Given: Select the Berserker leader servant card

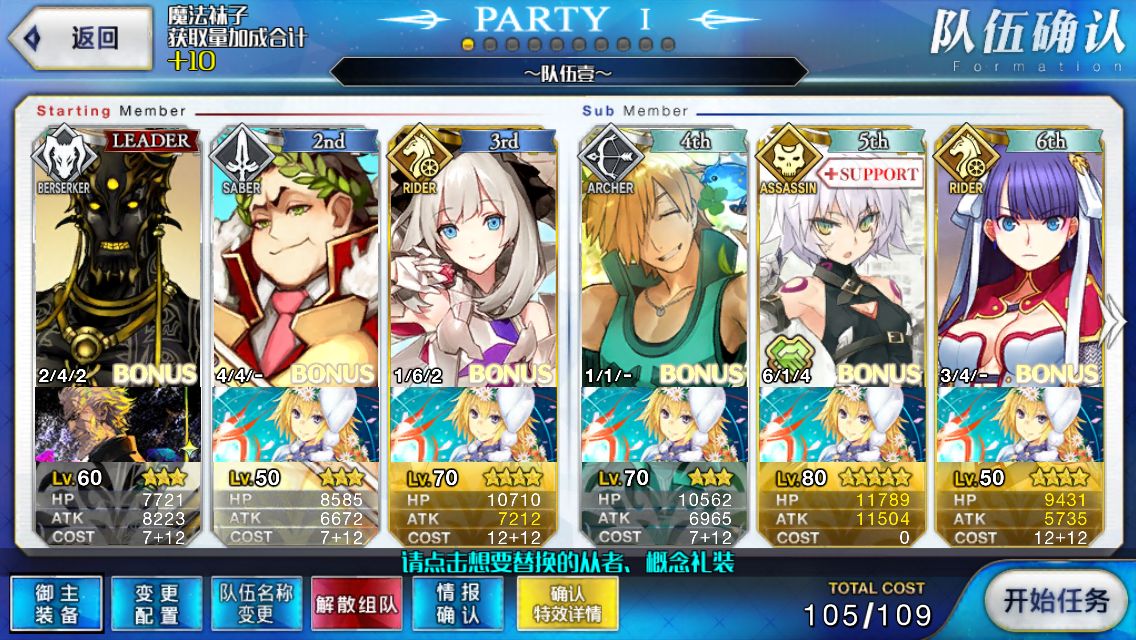Looking at the screenshot, I should pyautogui.click(x=118, y=260).
